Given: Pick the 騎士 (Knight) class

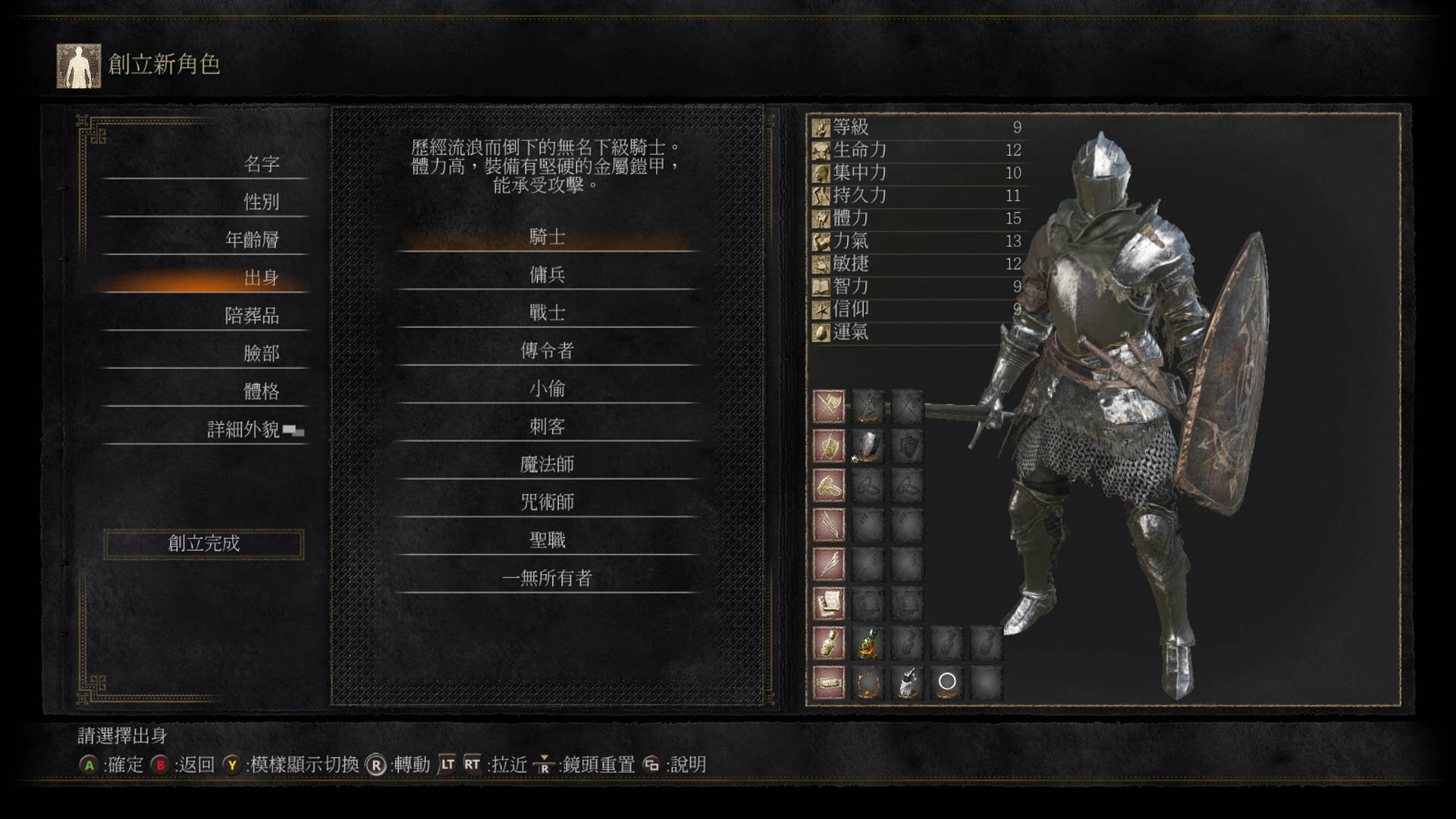Looking at the screenshot, I should 547,237.
